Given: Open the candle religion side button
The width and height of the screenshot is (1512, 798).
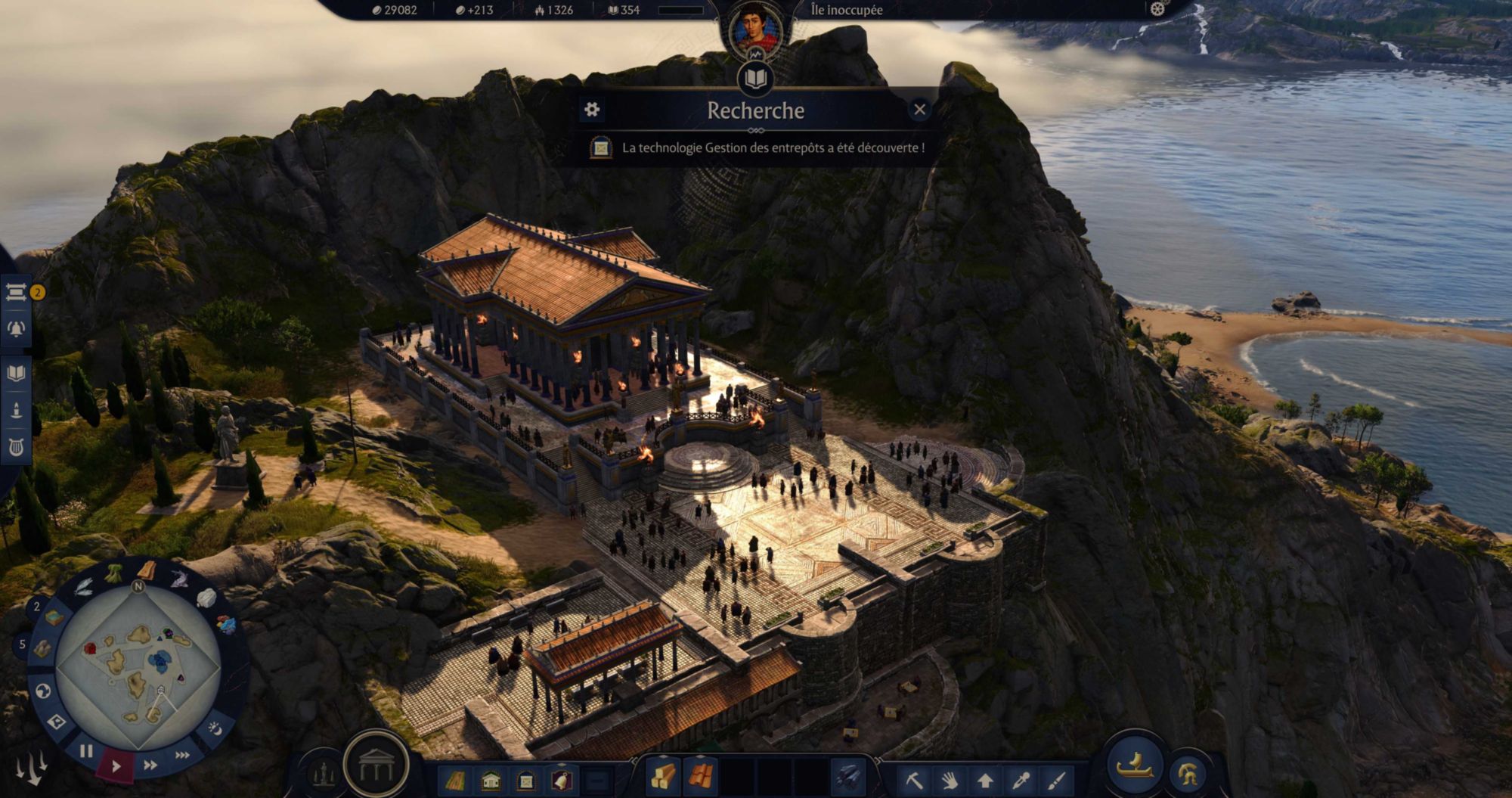Looking at the screenshot, I should click(x=17, y=411).
